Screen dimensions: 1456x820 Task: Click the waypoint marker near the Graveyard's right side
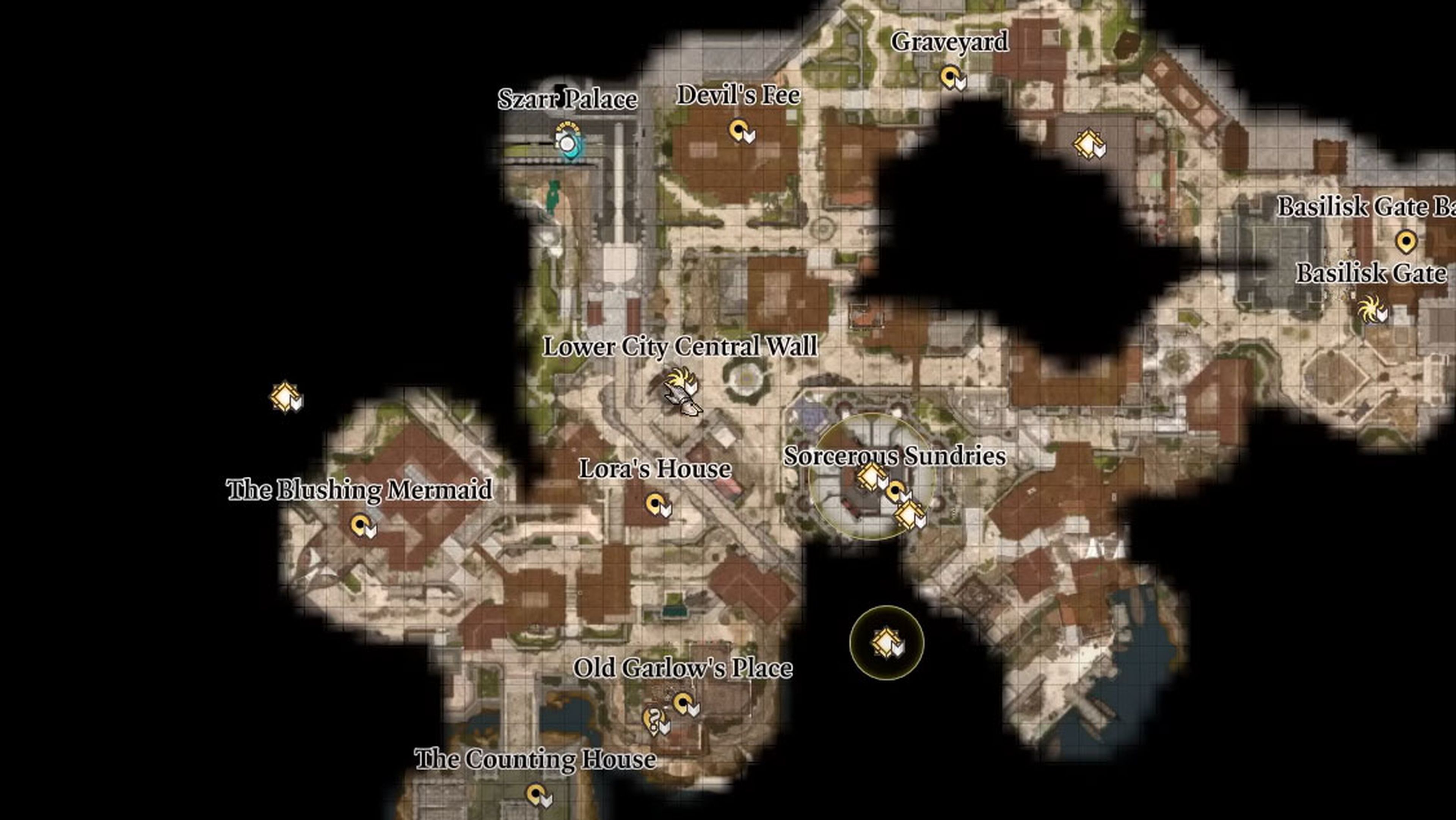pos(1088,143)
